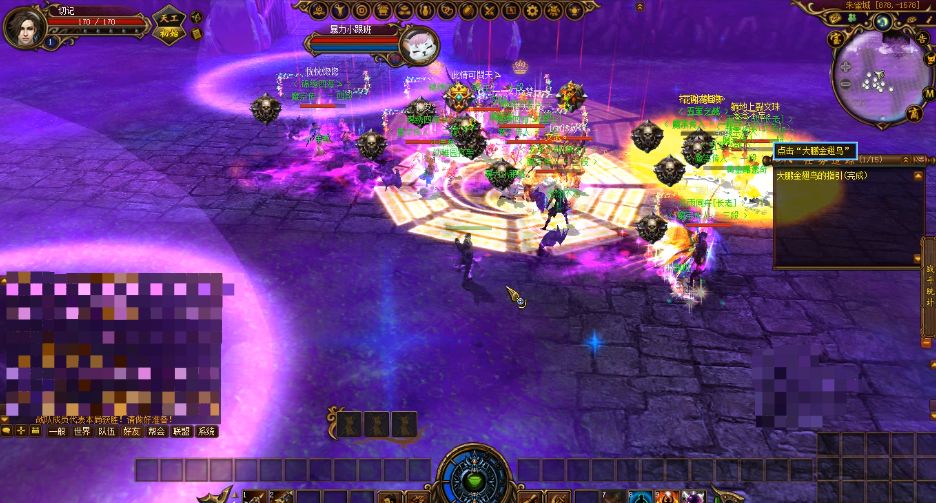Click the player character portrait
Image resolution: width=936 pixels, height=503 pixels.
pyautogui.click(x=24, y=26)
